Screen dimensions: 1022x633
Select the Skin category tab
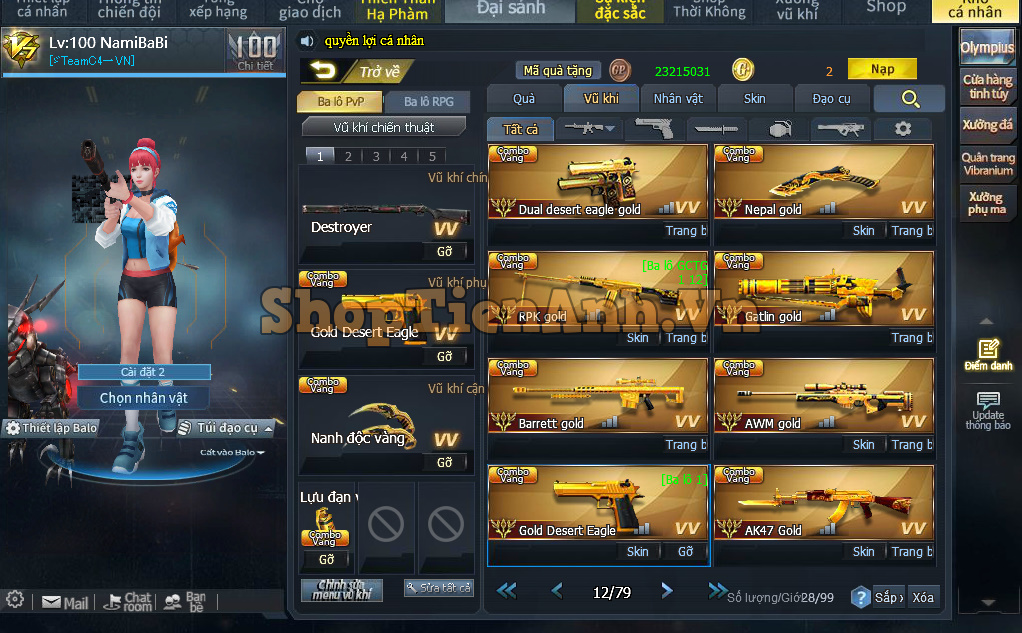(x=755, y=98)
